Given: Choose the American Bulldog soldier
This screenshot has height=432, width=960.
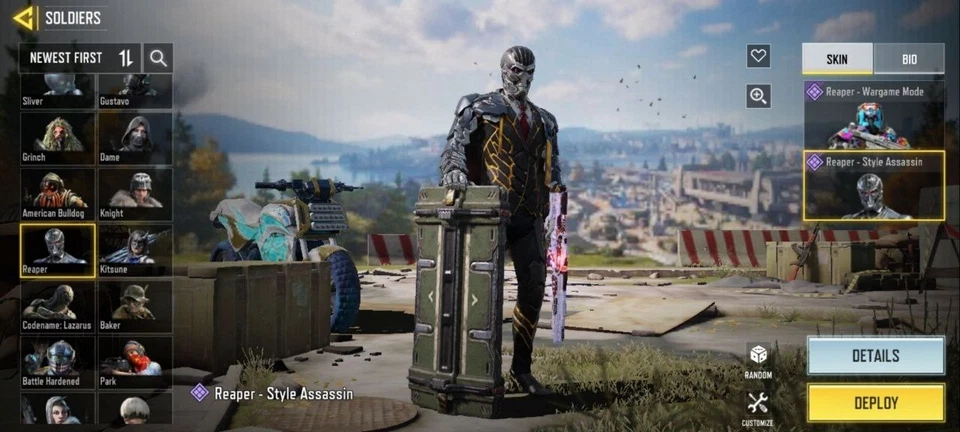Looking at the screenshot, I should (x=58, y=194).
